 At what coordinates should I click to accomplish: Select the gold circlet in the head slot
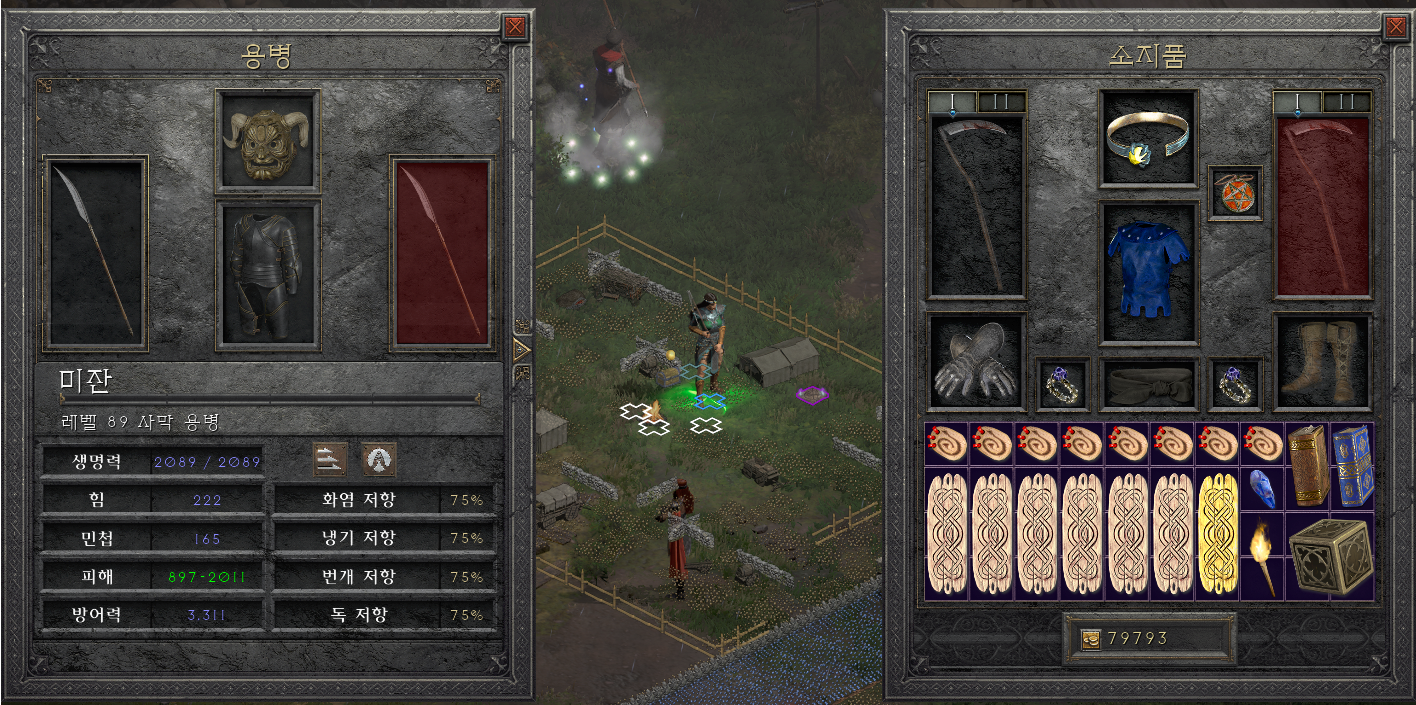point(1148,138)
